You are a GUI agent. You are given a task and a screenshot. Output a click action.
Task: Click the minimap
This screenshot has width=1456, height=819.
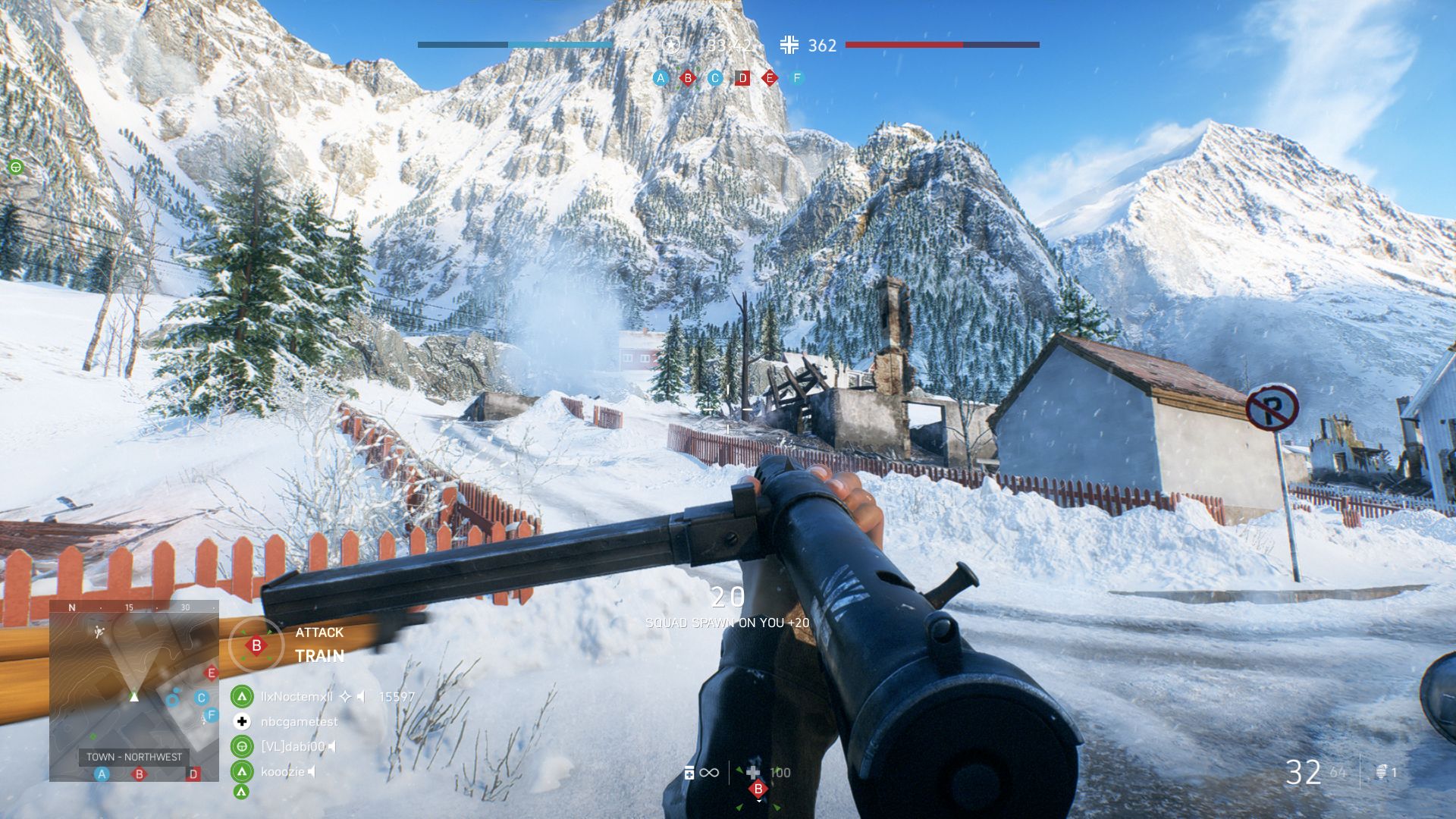[134, 690]
